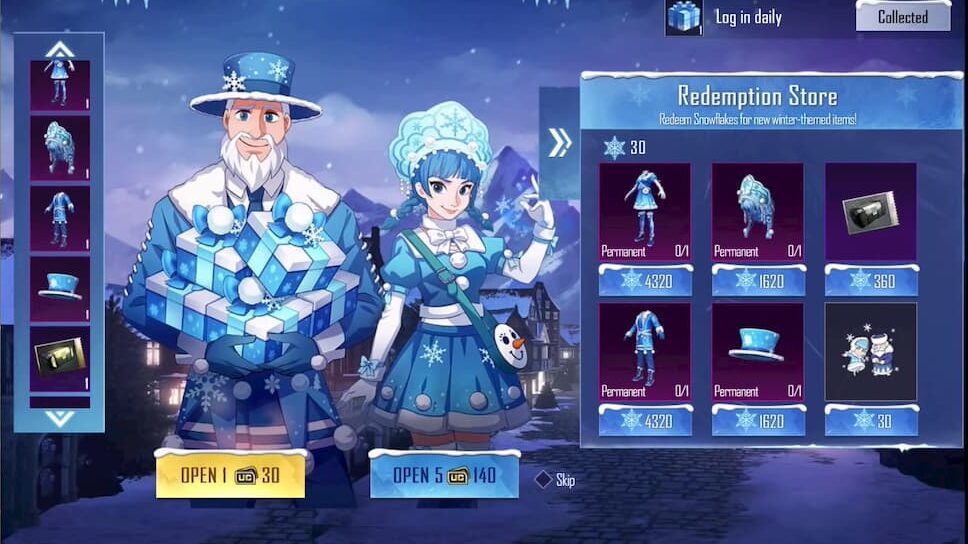Click the Collected daily login button
The width and height of the screenshot is (968, 544).
pyautogui.click(x=902, y=16)
